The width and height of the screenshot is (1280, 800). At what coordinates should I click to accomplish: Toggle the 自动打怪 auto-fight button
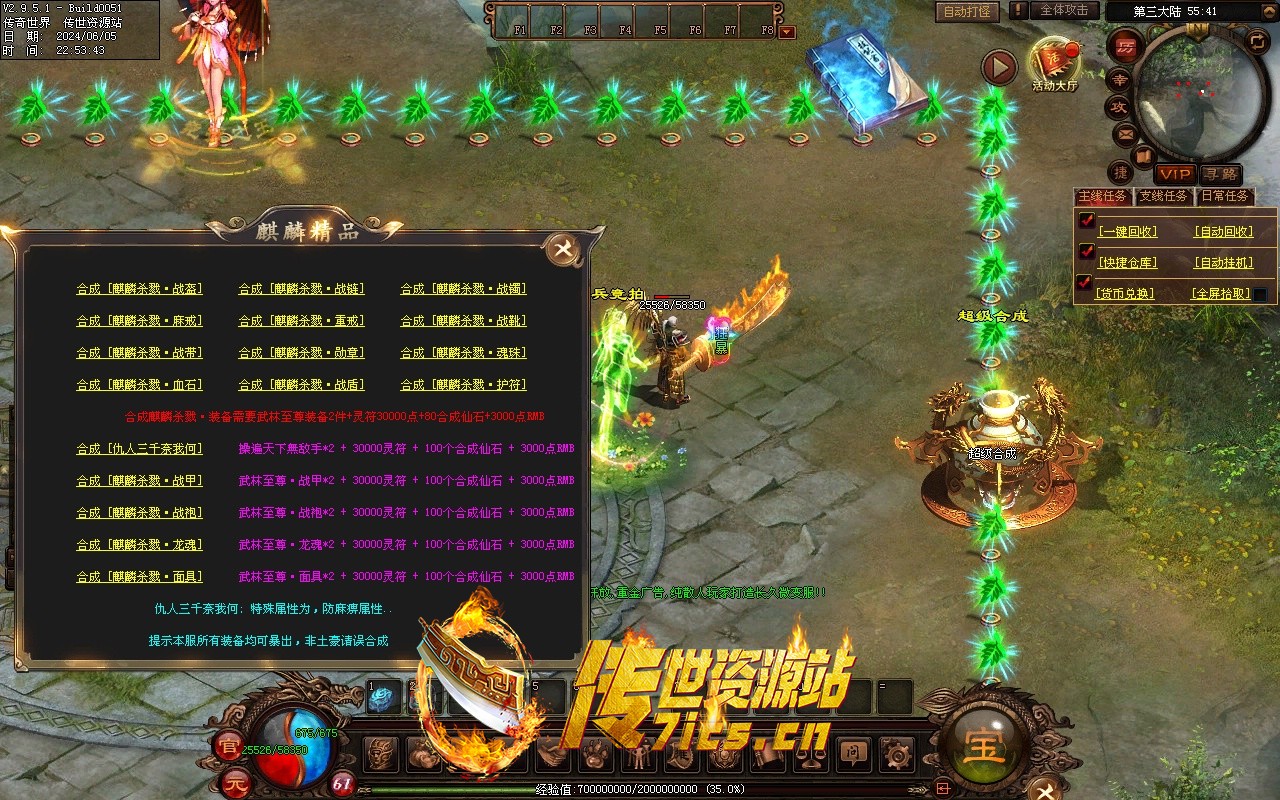click(968, 11)
